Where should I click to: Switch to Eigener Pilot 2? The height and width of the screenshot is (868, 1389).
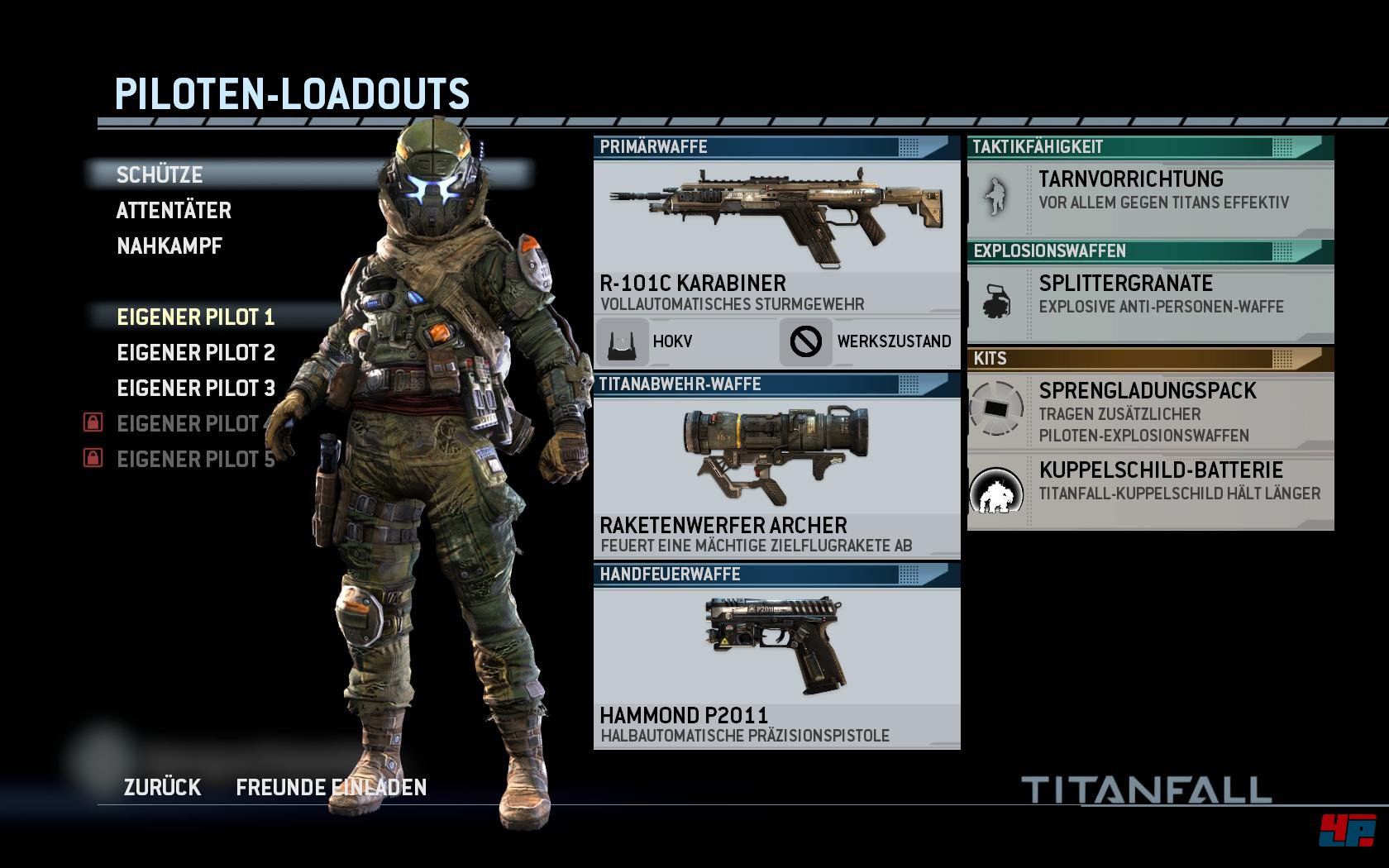[196, 352]
